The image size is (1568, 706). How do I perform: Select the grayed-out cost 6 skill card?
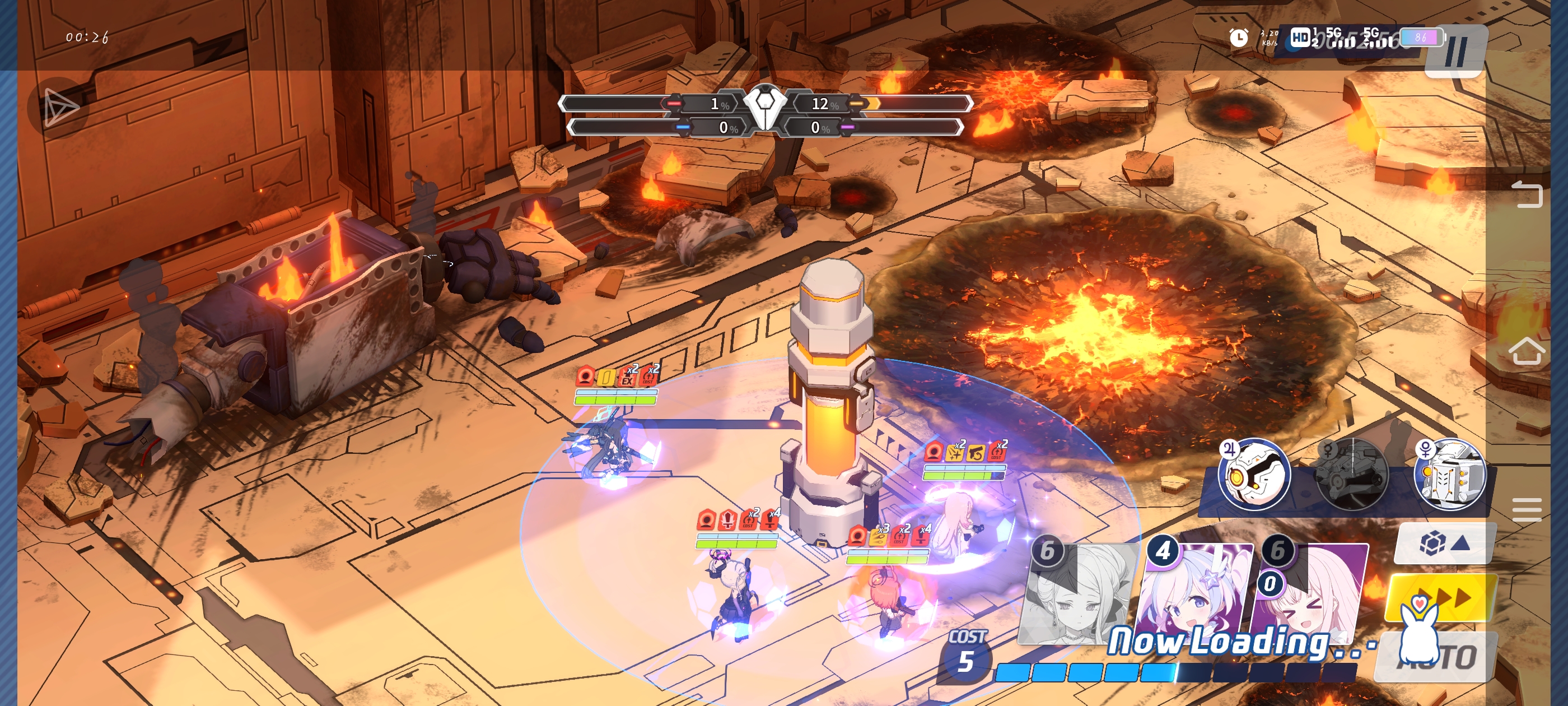[x=1076, y=594]
